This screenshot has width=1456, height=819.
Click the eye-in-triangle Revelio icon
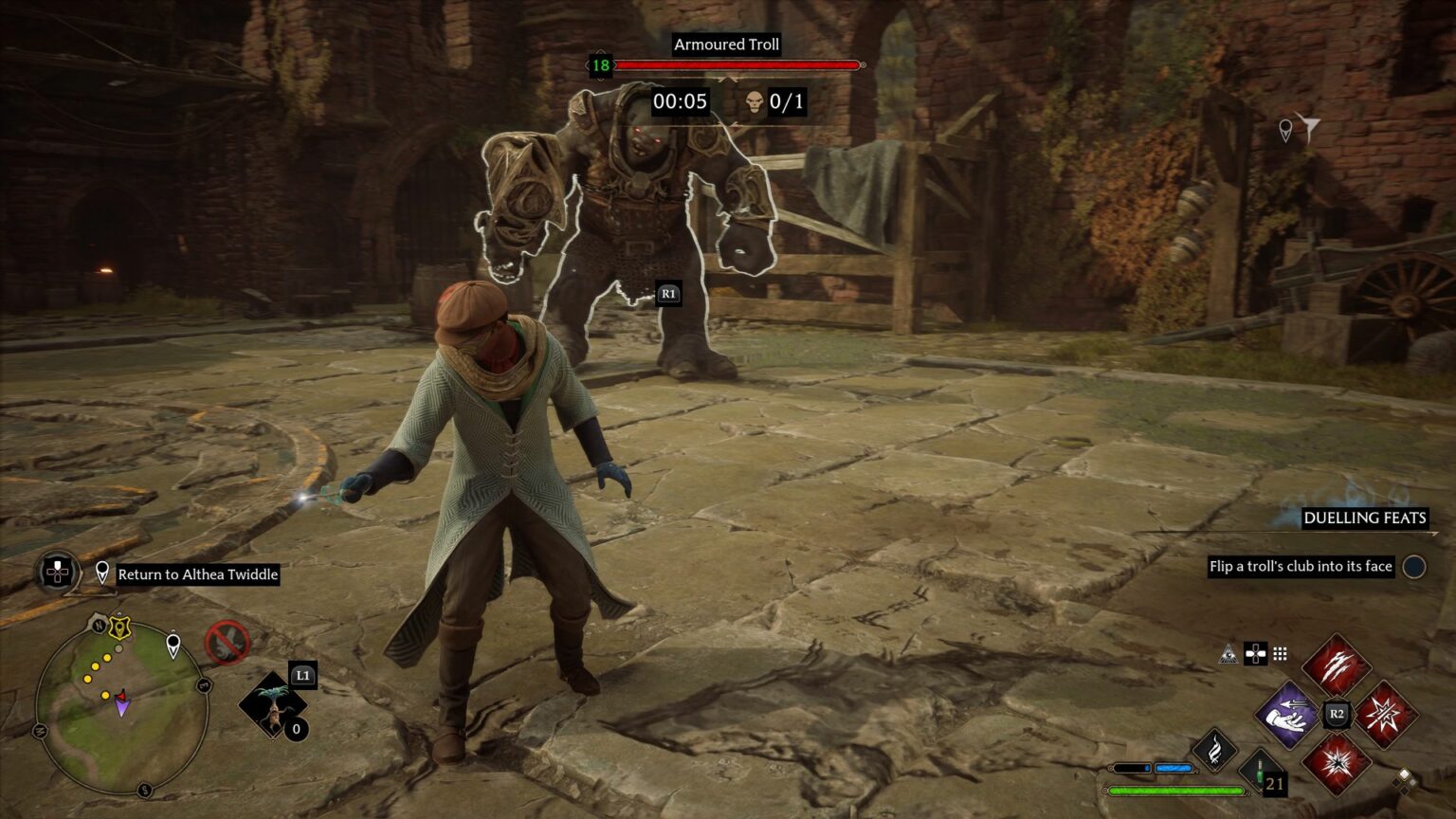(x=1229, y=653)
